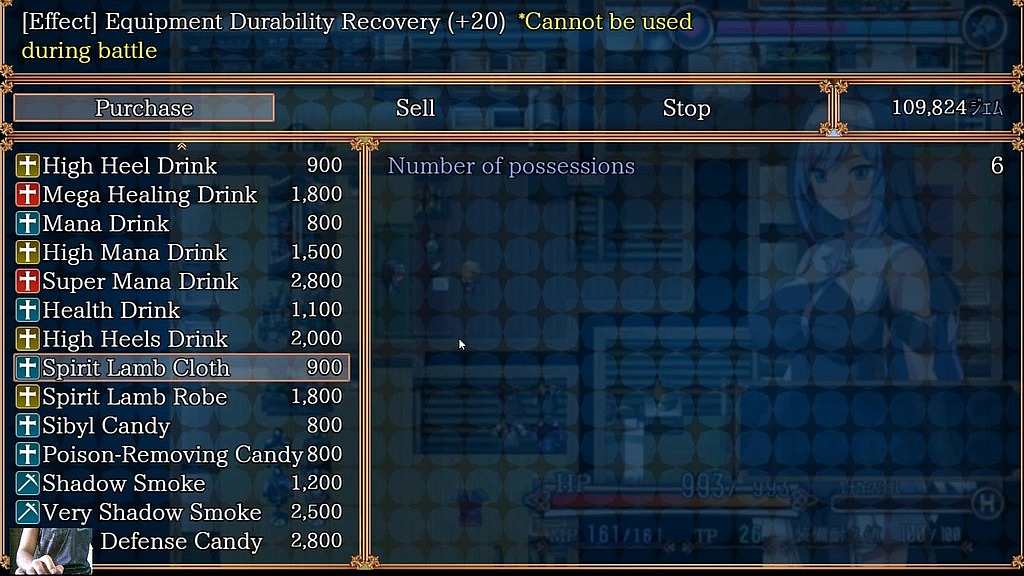Select the Purchase command
The width and height of the screenshot is (1024, 576).
coord(144,108)
